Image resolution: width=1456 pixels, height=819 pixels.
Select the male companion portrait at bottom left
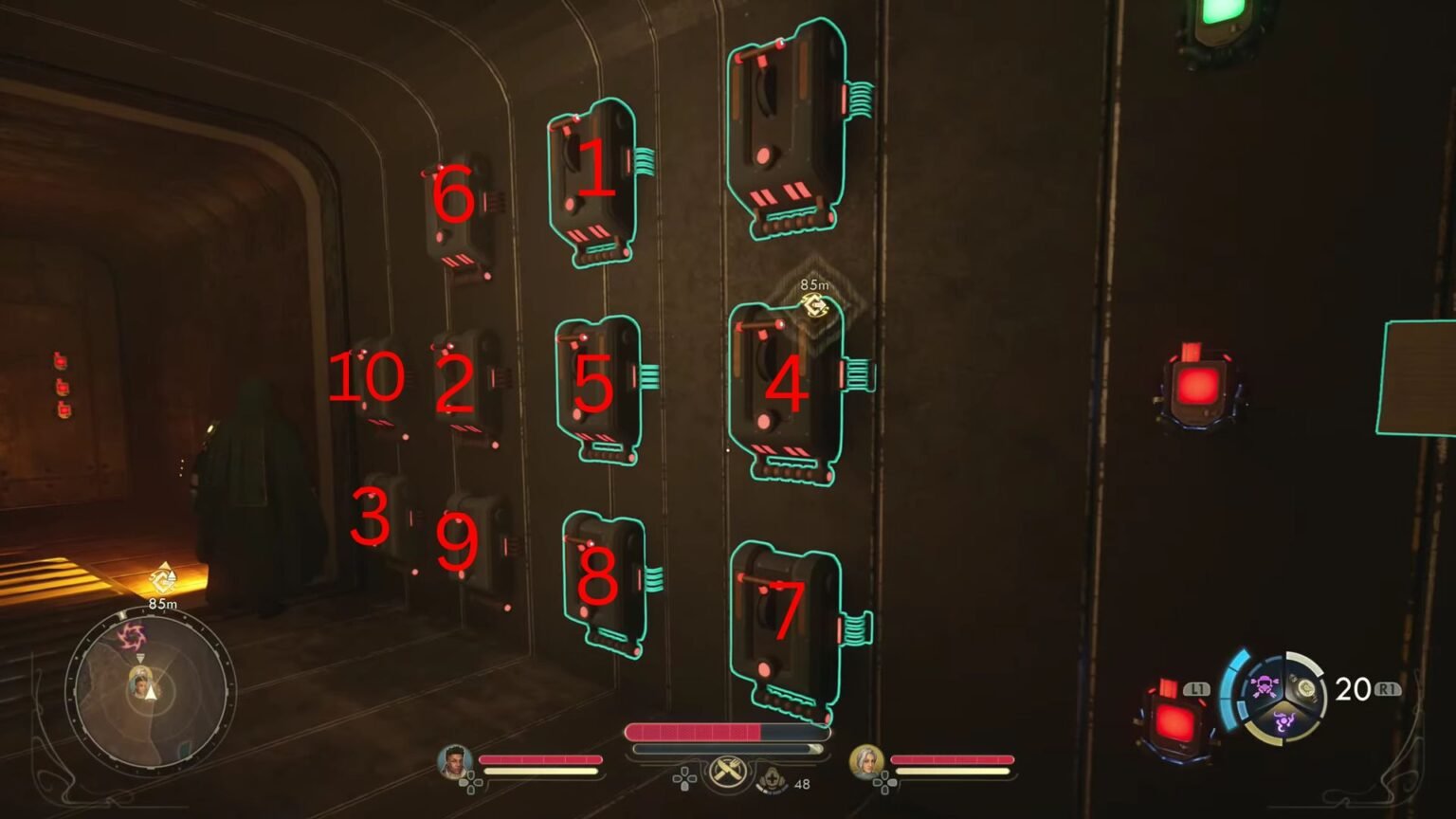pos(454,761)
